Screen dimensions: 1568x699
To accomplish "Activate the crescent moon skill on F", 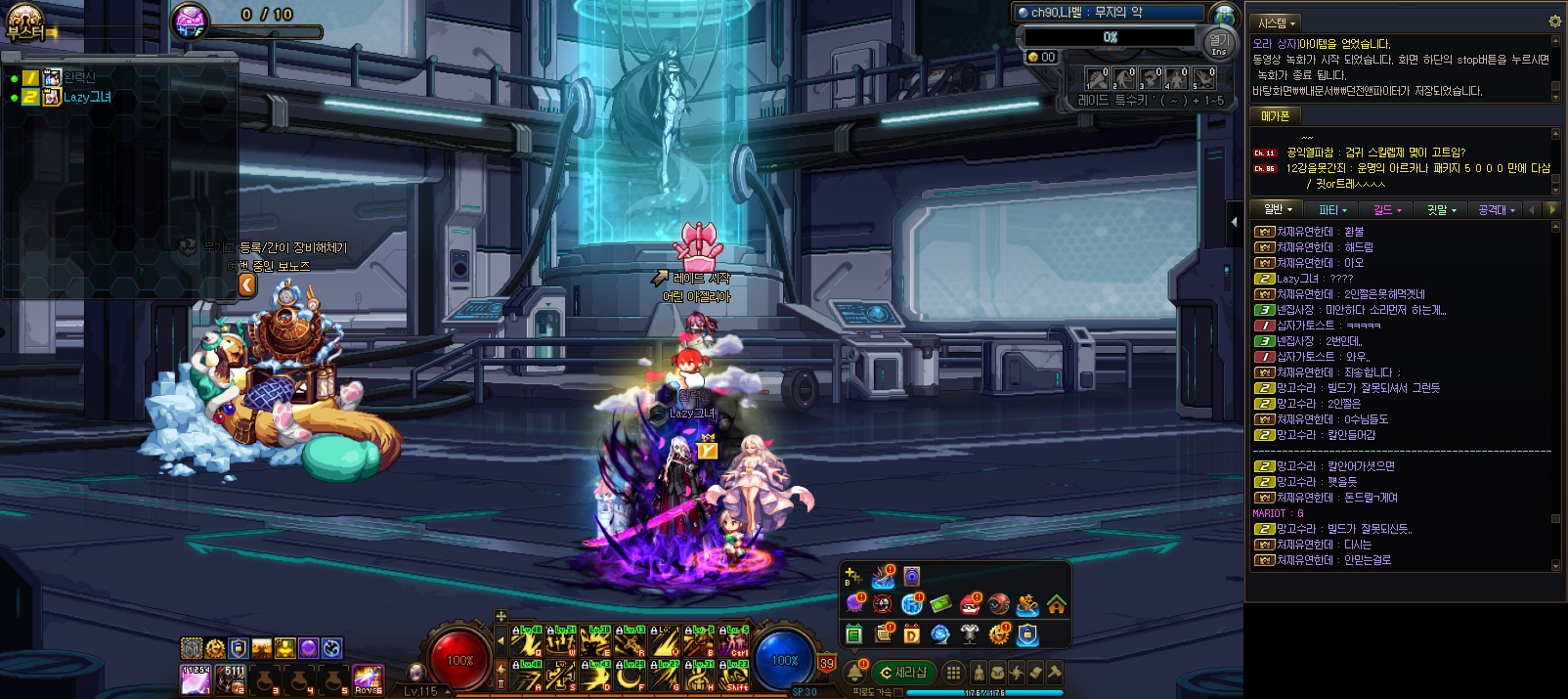I will [x=631, y=675].
